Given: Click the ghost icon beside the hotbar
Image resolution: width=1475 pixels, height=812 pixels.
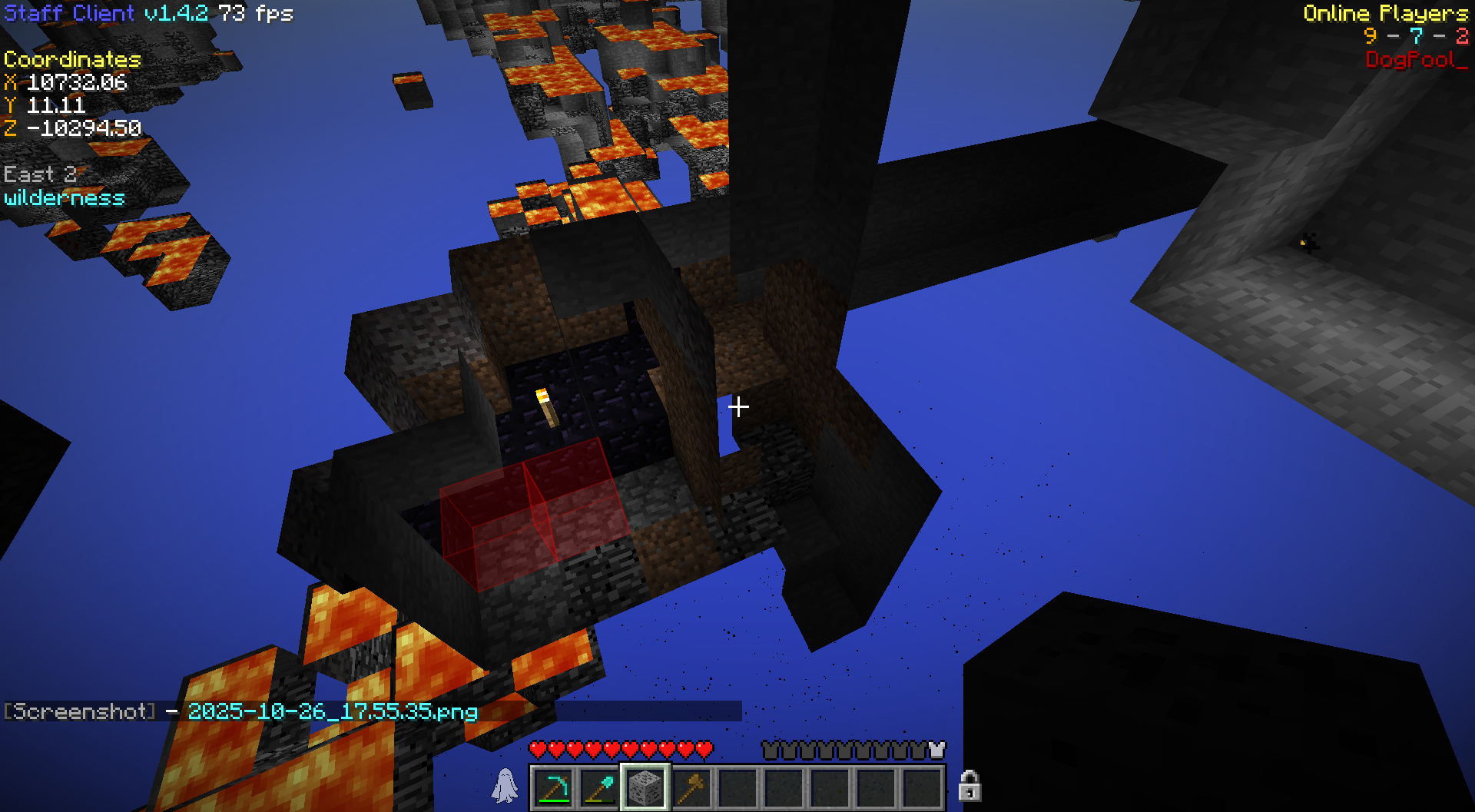Looking at the screenshot, I should click(x=505, y=786).
